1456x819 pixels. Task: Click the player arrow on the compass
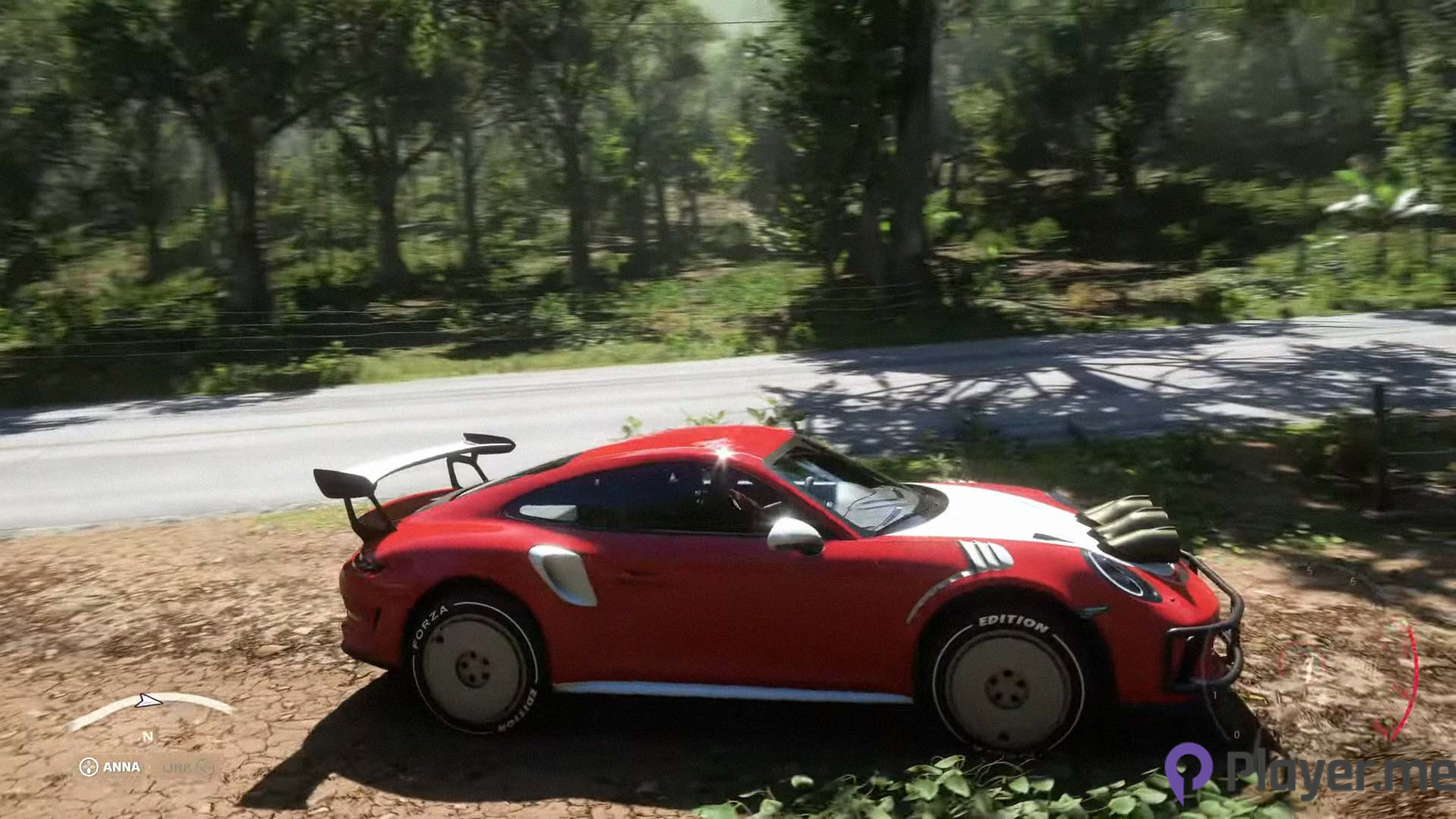point(149,700)
